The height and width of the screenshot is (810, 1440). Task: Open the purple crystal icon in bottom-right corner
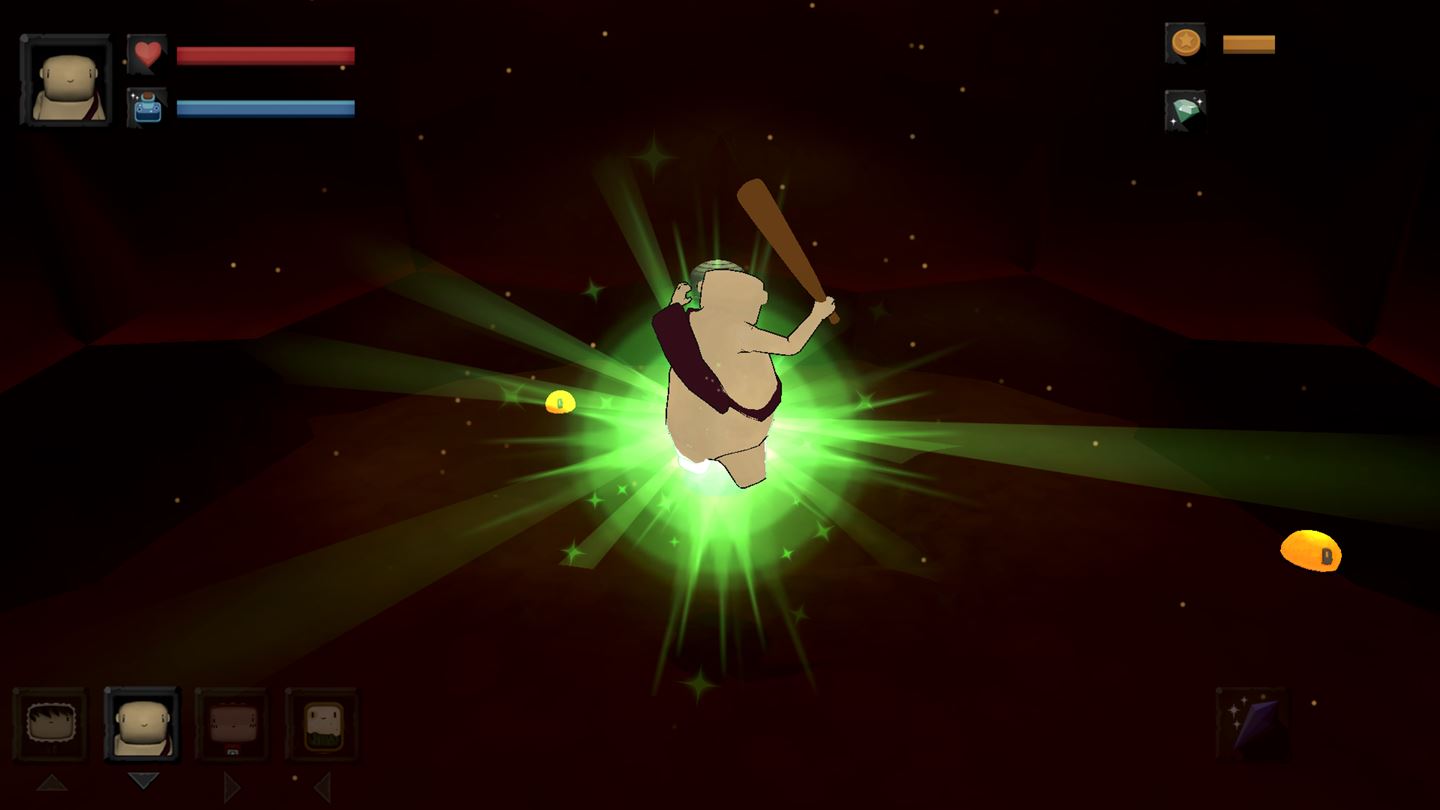click(1253, 724)
